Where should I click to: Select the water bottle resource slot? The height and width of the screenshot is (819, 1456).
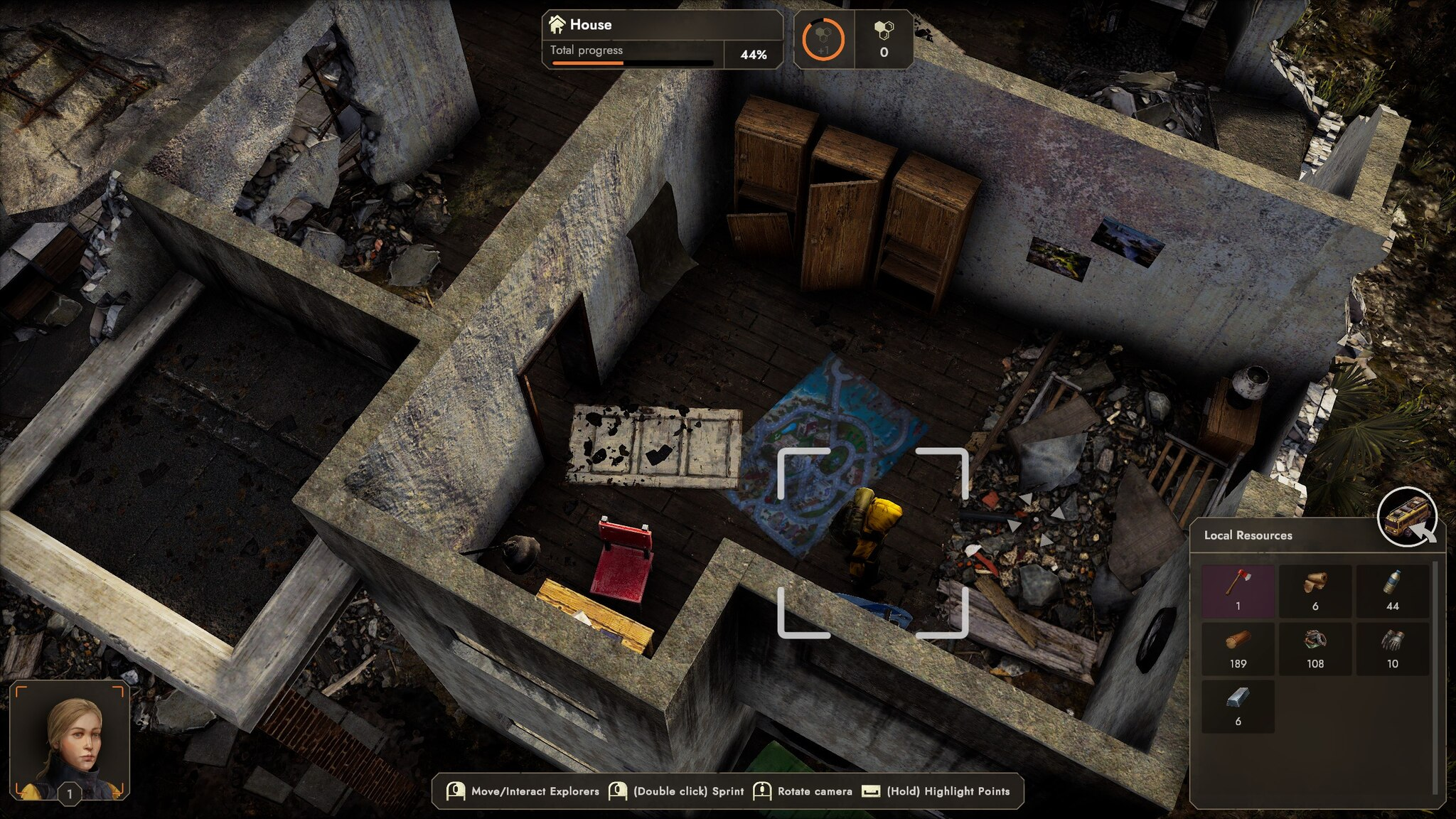[1392, 590]
